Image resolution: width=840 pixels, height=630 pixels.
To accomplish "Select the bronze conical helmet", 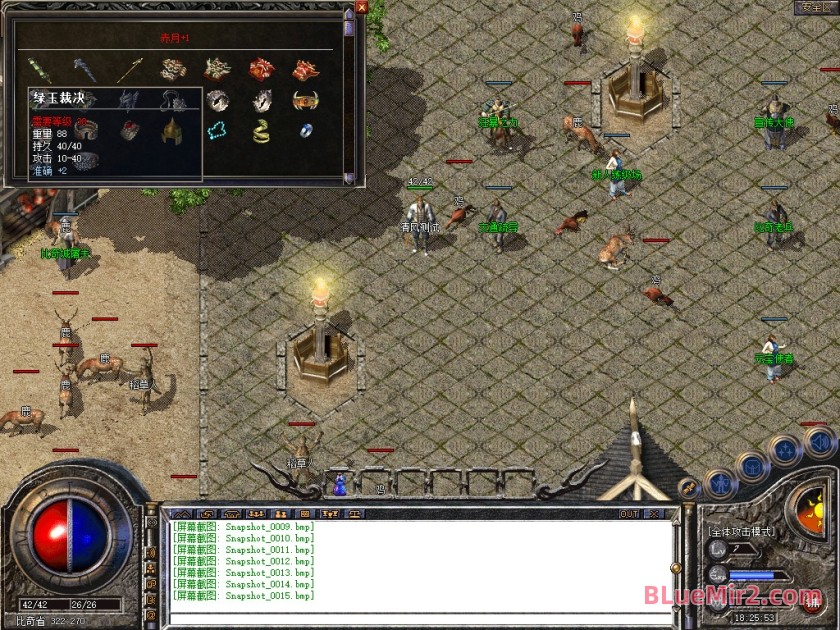I will [172, 130].
